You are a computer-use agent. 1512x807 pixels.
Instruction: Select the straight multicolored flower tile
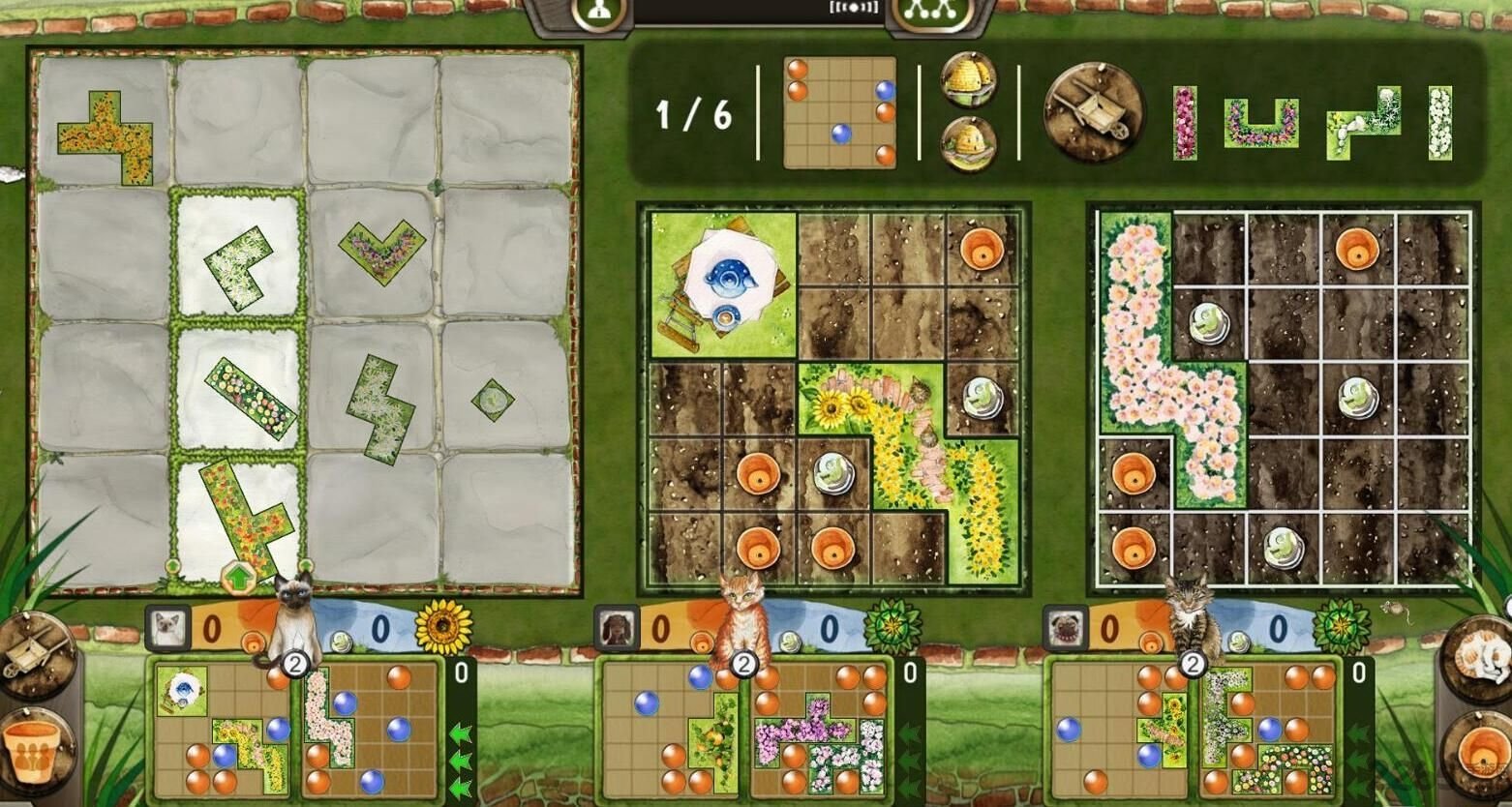pos(251,397)
